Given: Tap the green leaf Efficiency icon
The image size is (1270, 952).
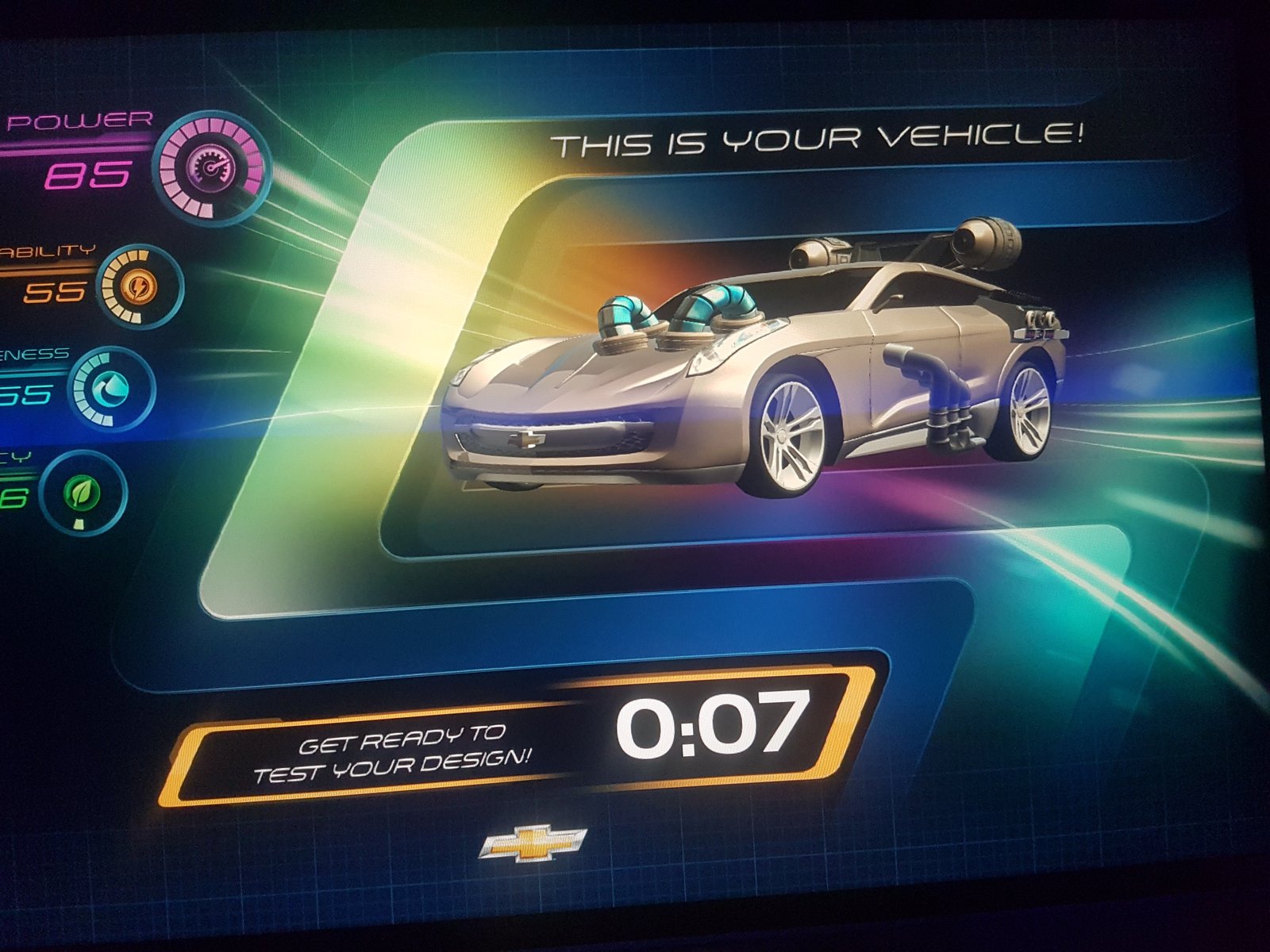Looking at the screenshot, I should tap(83, 494).
